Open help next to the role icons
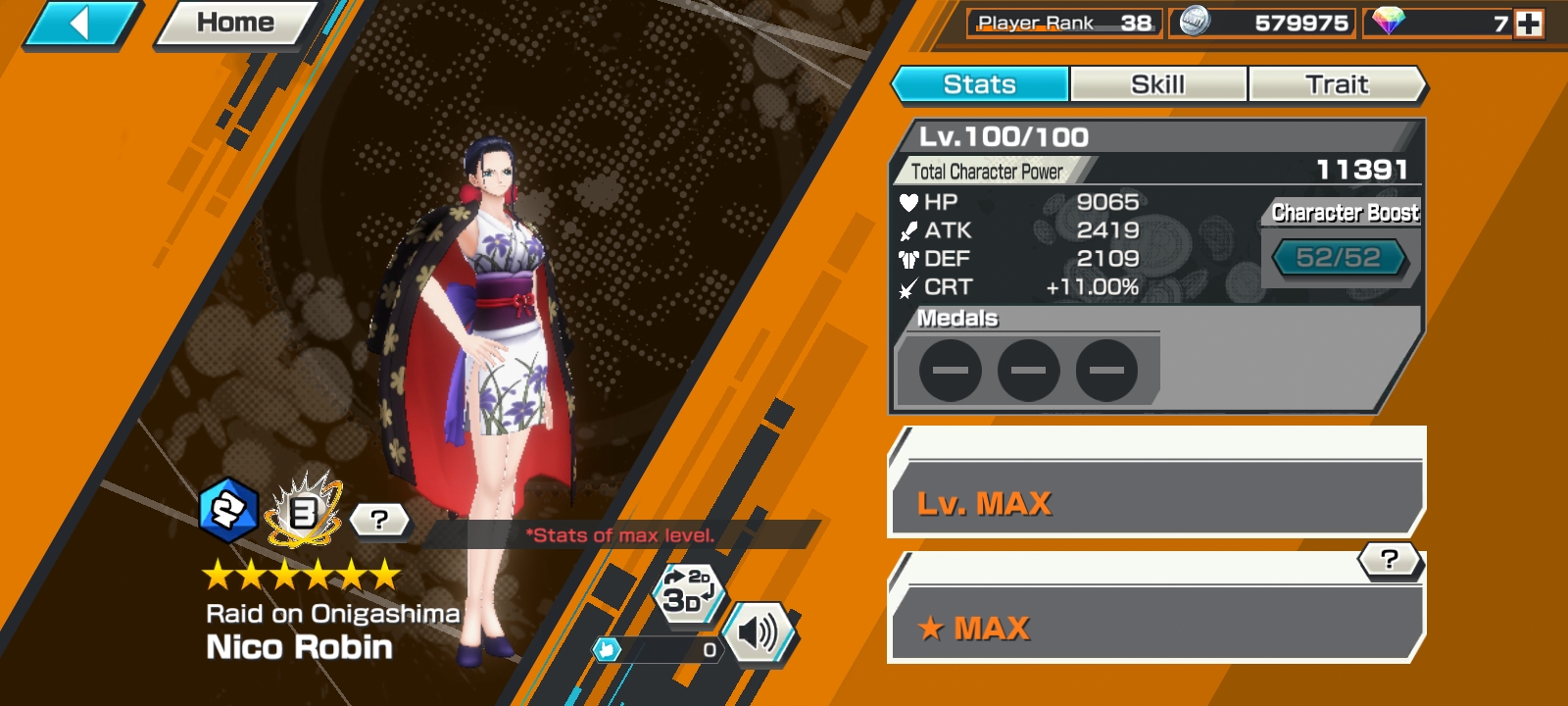1568x706 pixels. click(379, 520)
